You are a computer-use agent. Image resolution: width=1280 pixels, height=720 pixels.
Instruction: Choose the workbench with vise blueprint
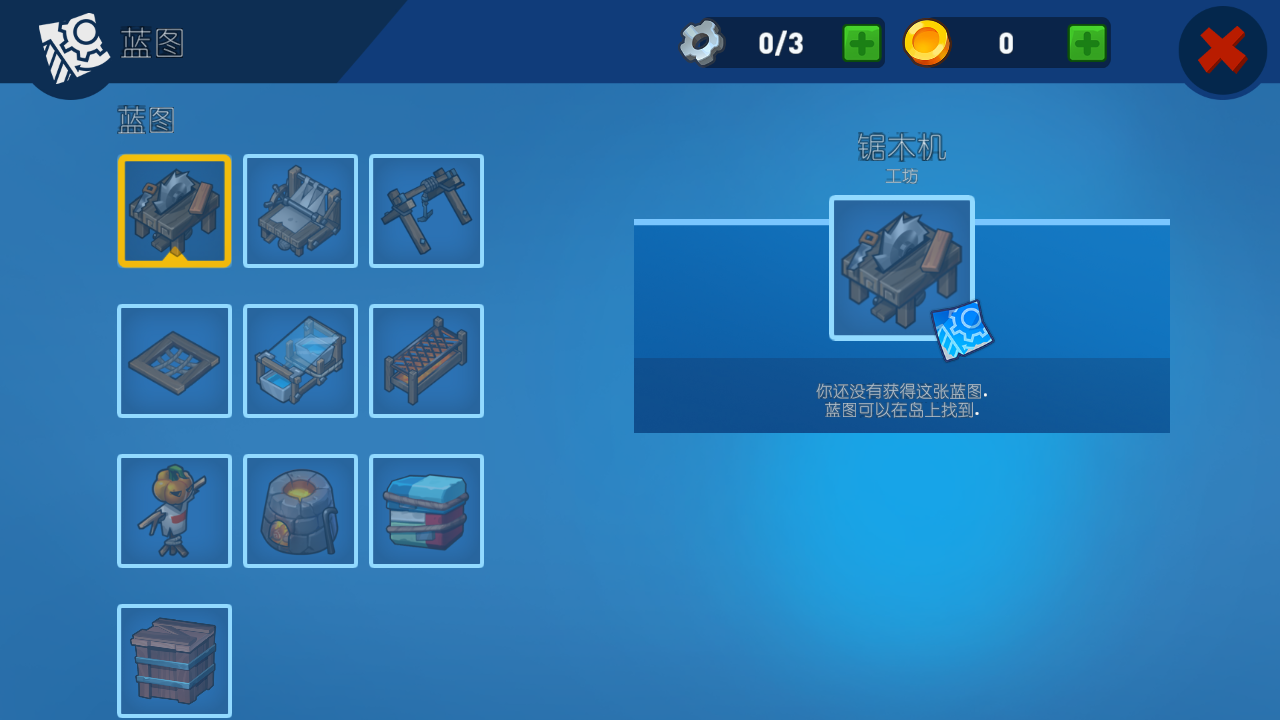click(x=300, y=211)
